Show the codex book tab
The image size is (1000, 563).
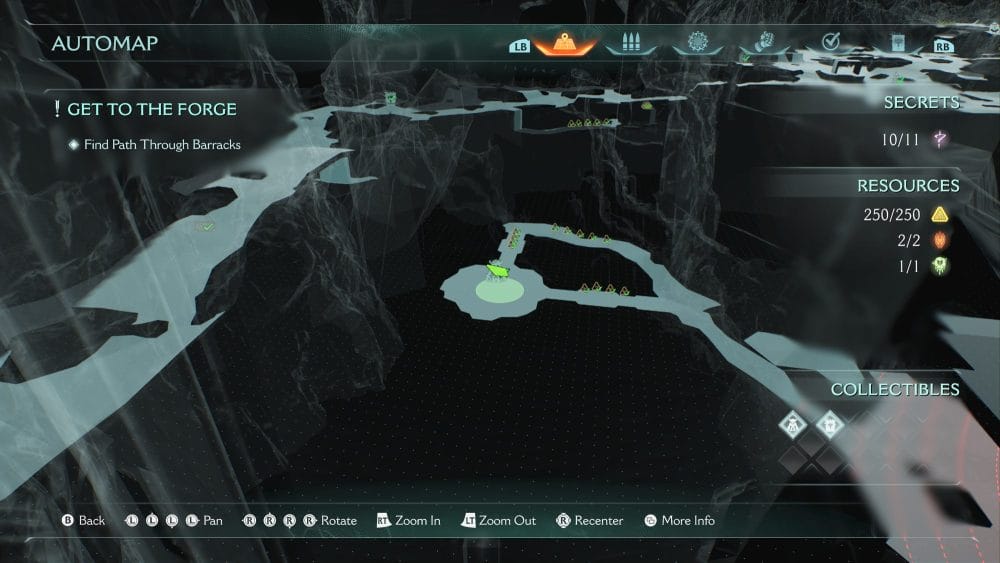[897, 43]
